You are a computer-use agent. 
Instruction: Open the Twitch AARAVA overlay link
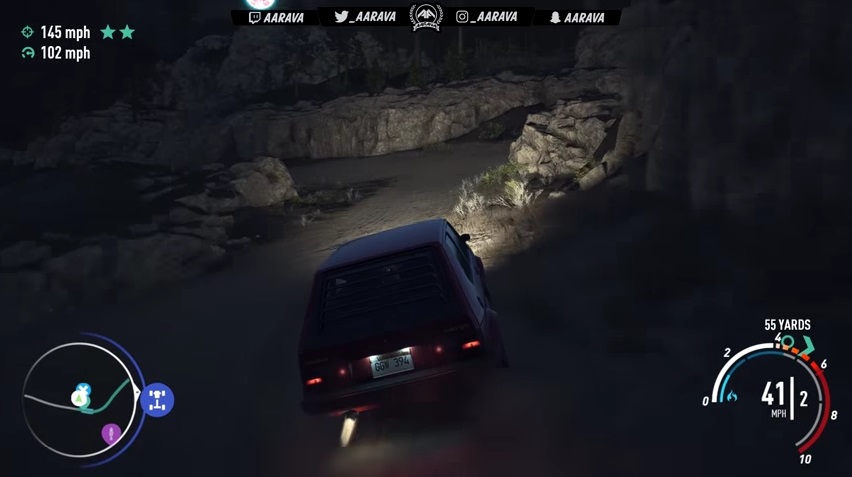pos(276,17)
